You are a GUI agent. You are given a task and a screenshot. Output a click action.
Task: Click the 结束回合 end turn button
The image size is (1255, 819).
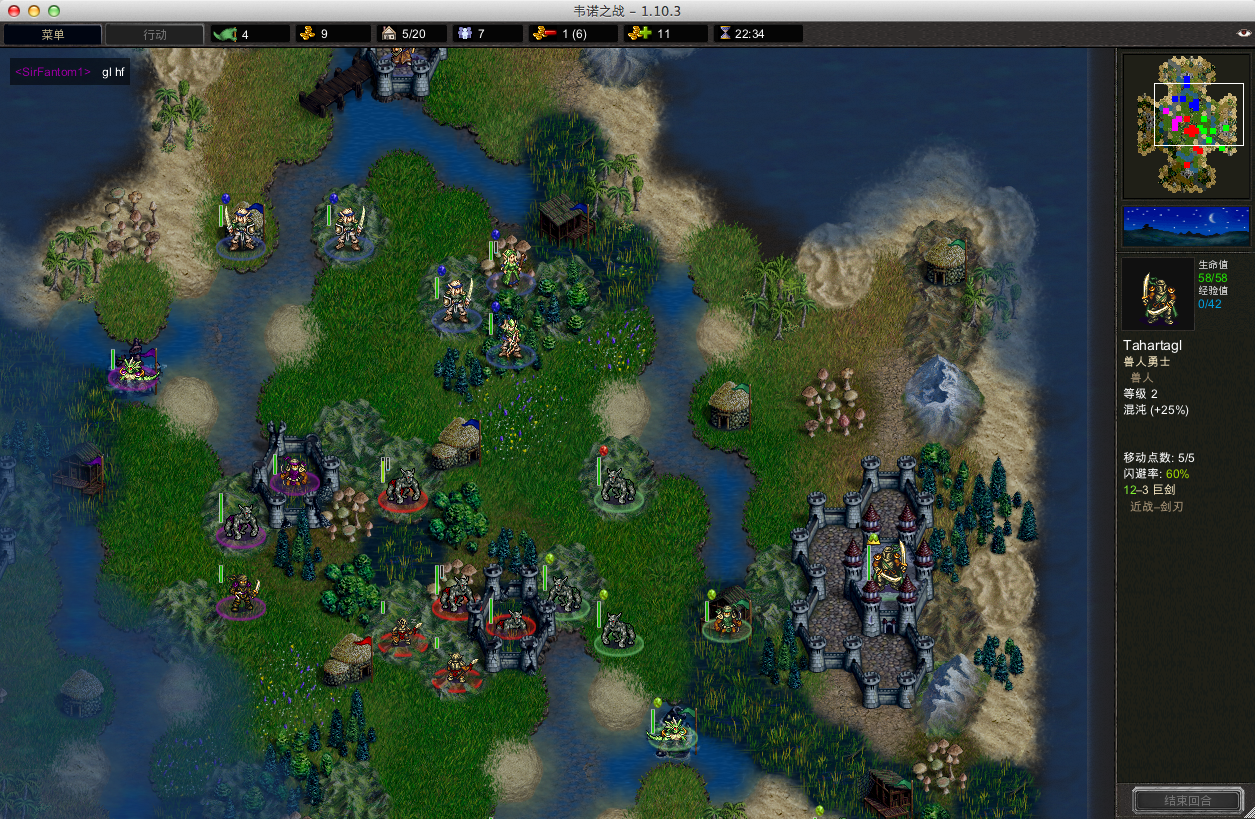click(x=1188, y=800)
